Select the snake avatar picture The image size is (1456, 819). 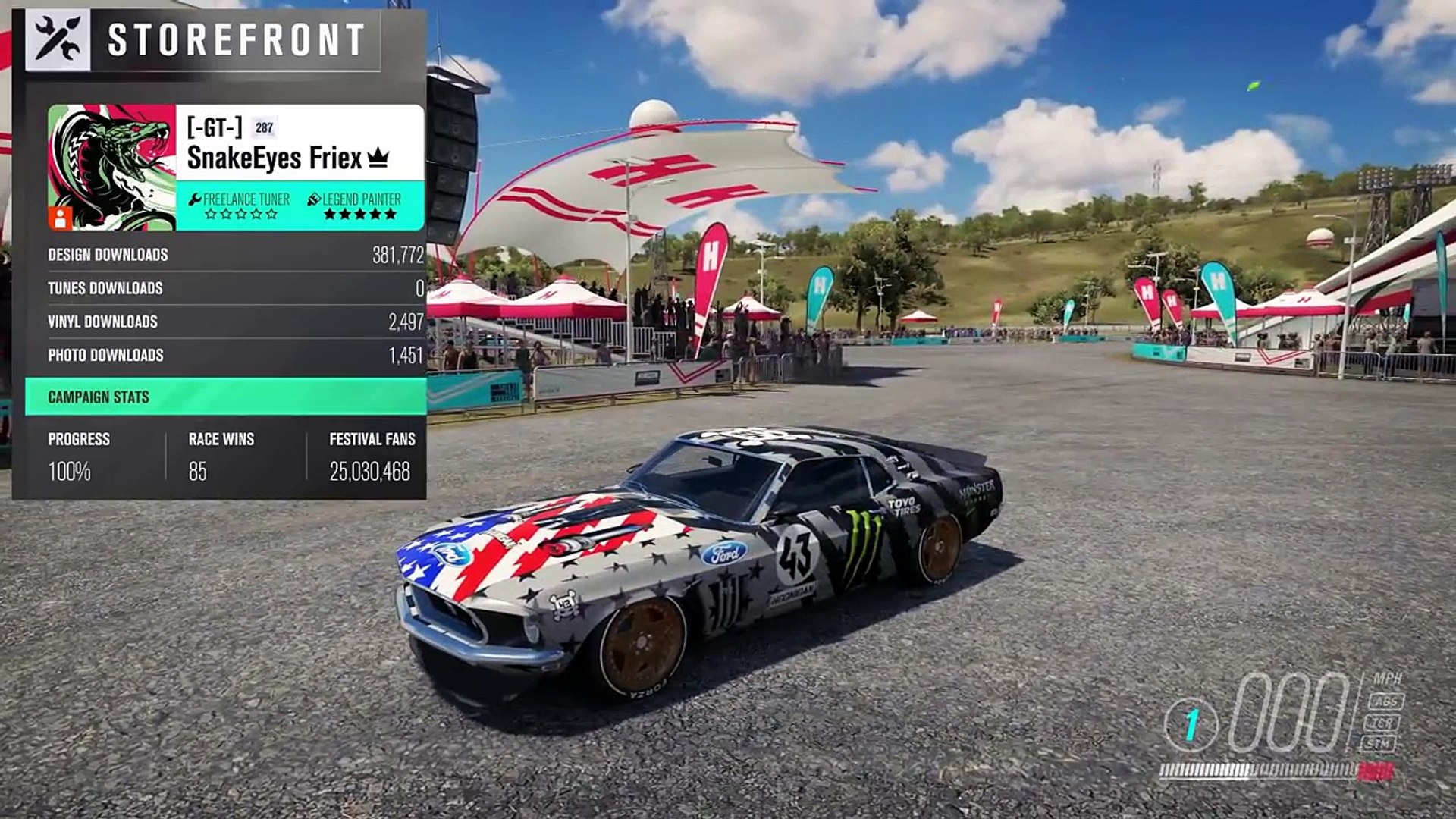pos(111,168)
